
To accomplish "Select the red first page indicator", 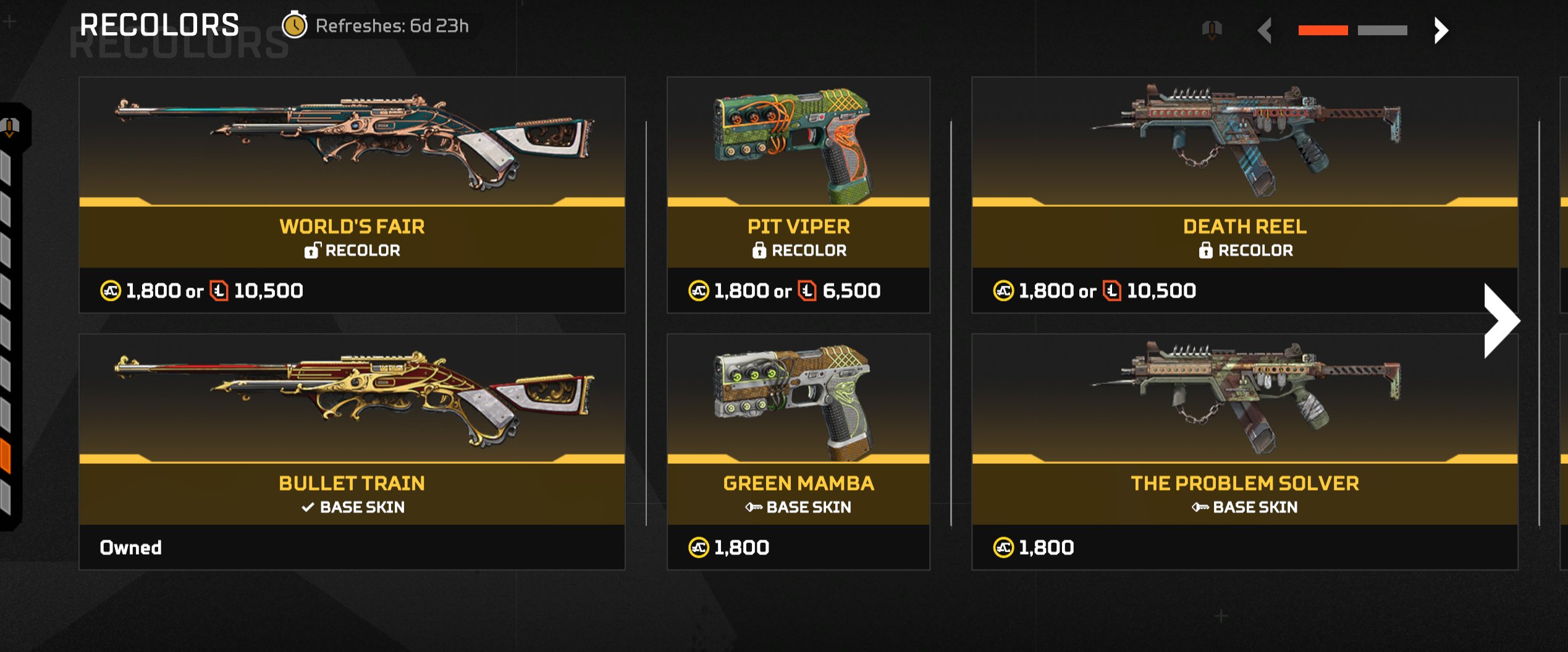I will tap(1323, 30).
